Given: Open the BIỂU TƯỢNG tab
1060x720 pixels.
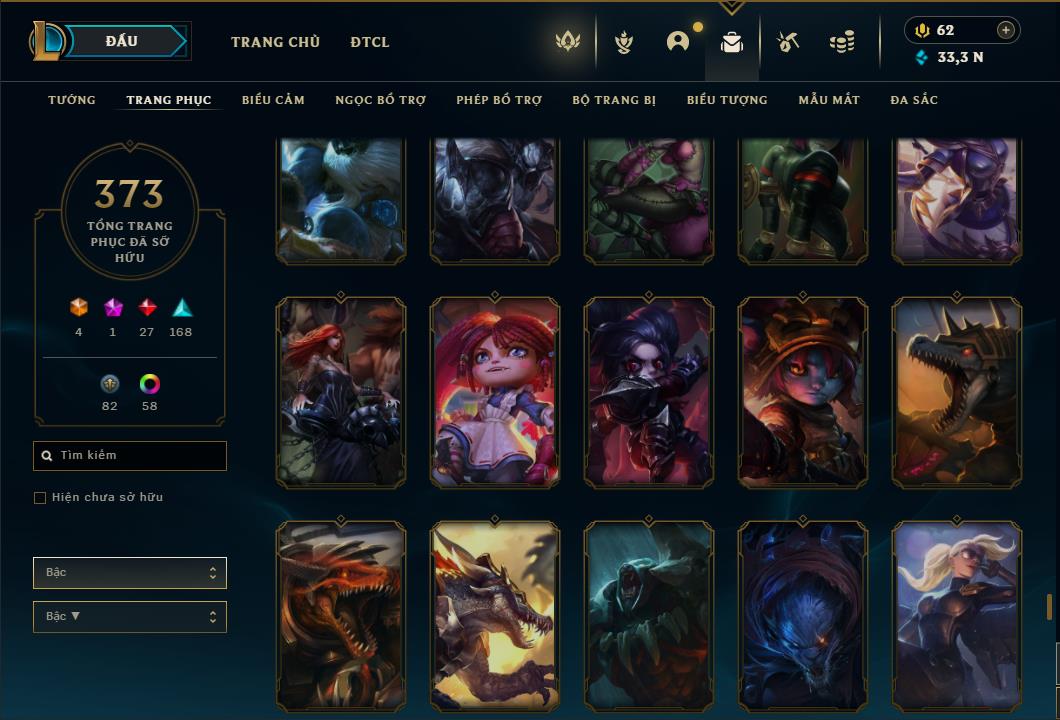Looking at the screenshot, I should [727, 100].
